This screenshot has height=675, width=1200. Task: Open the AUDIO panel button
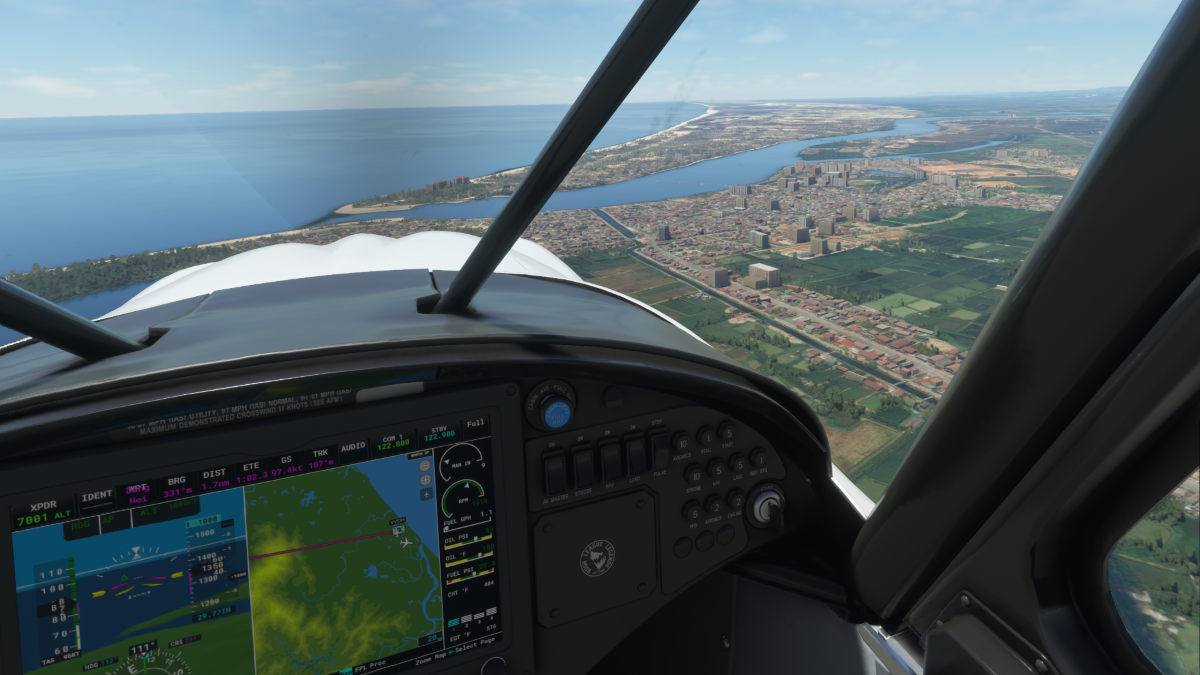pyautogui.click(x=352, y=447)
